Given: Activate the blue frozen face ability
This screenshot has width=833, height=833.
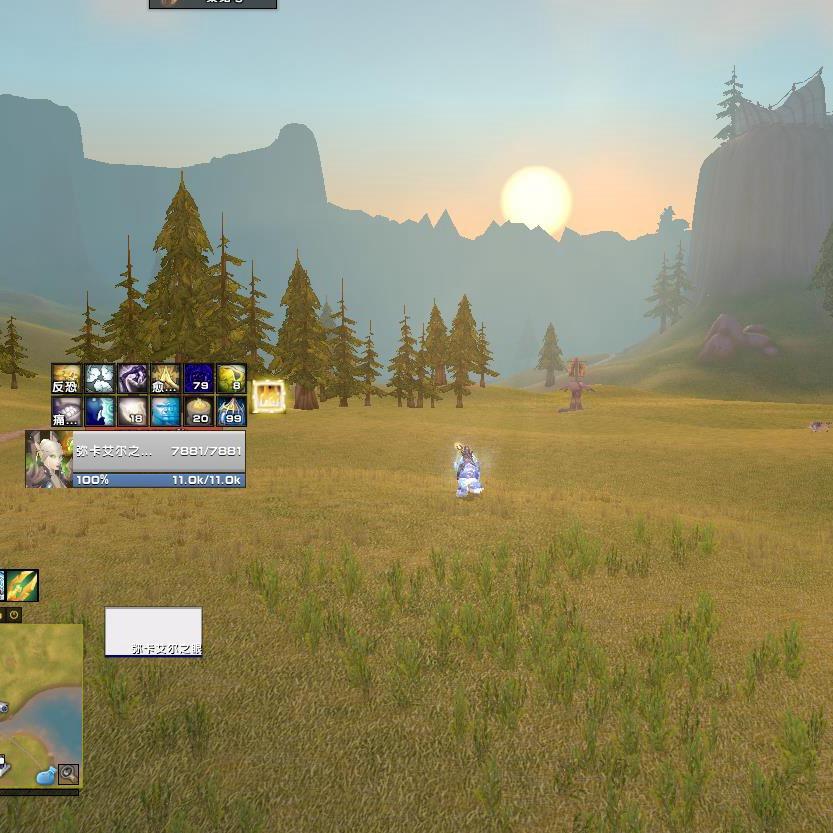Looking at the screenshot, I should click(165, 411).
